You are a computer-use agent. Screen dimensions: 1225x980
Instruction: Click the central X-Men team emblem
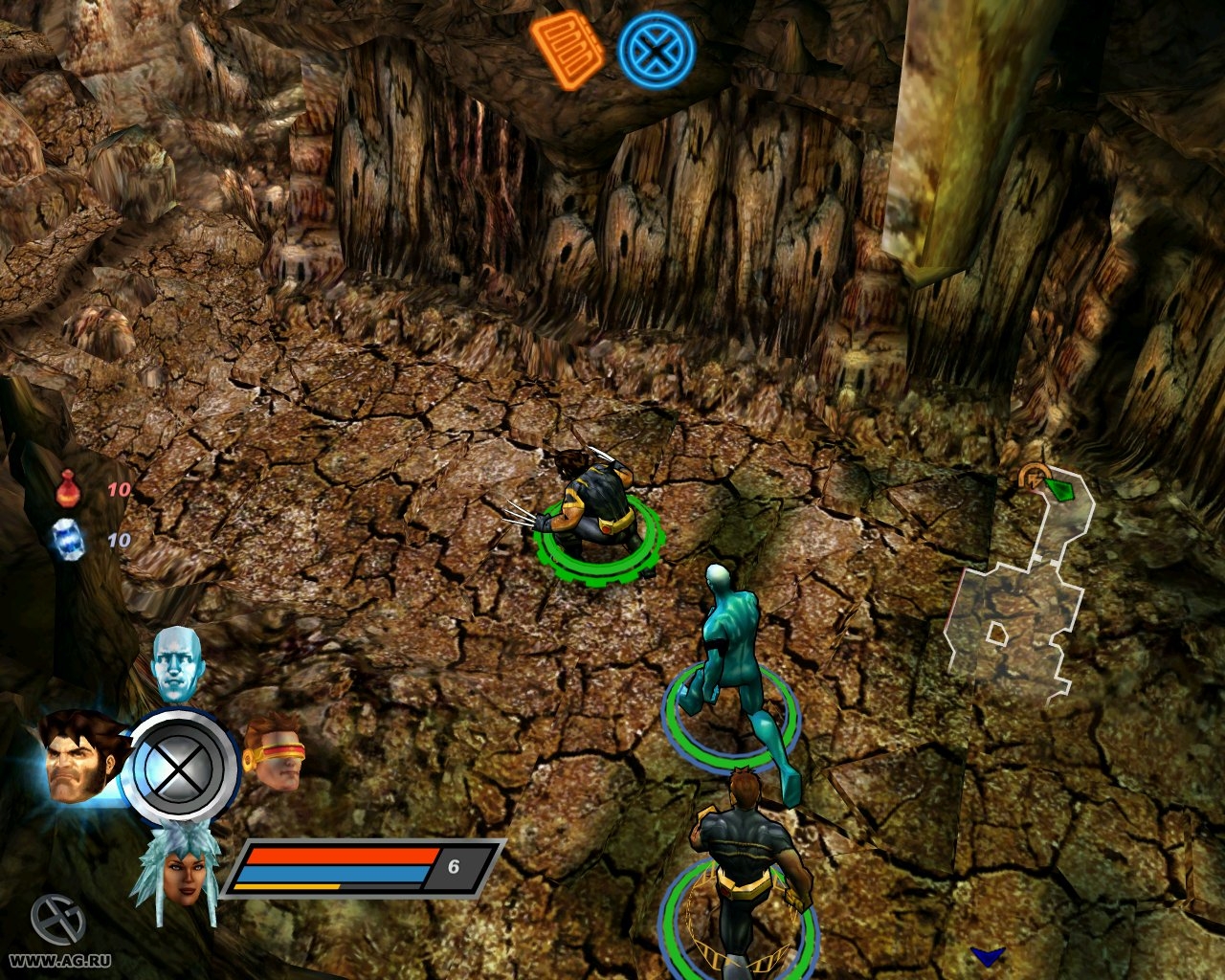(181, 767)
